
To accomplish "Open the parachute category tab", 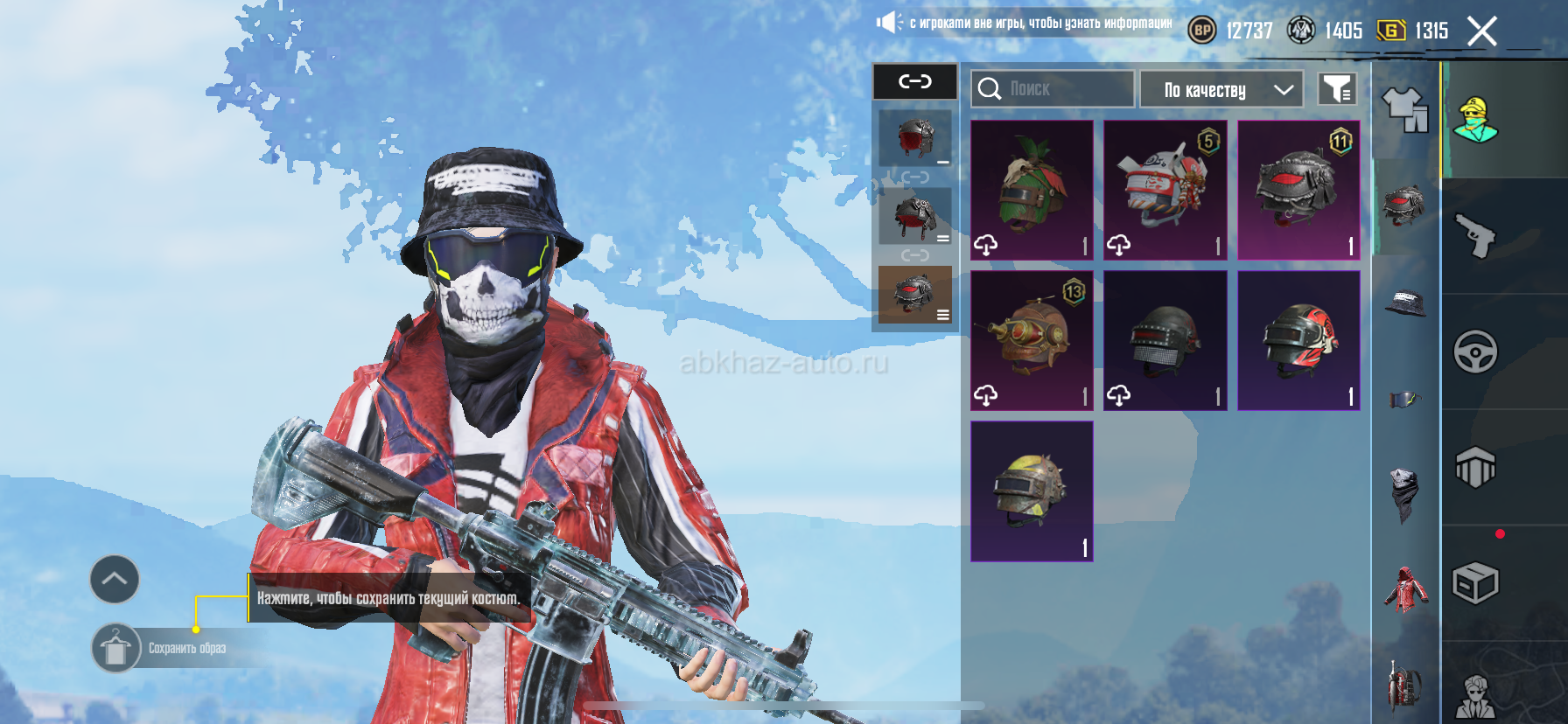I will point(1475,467).
